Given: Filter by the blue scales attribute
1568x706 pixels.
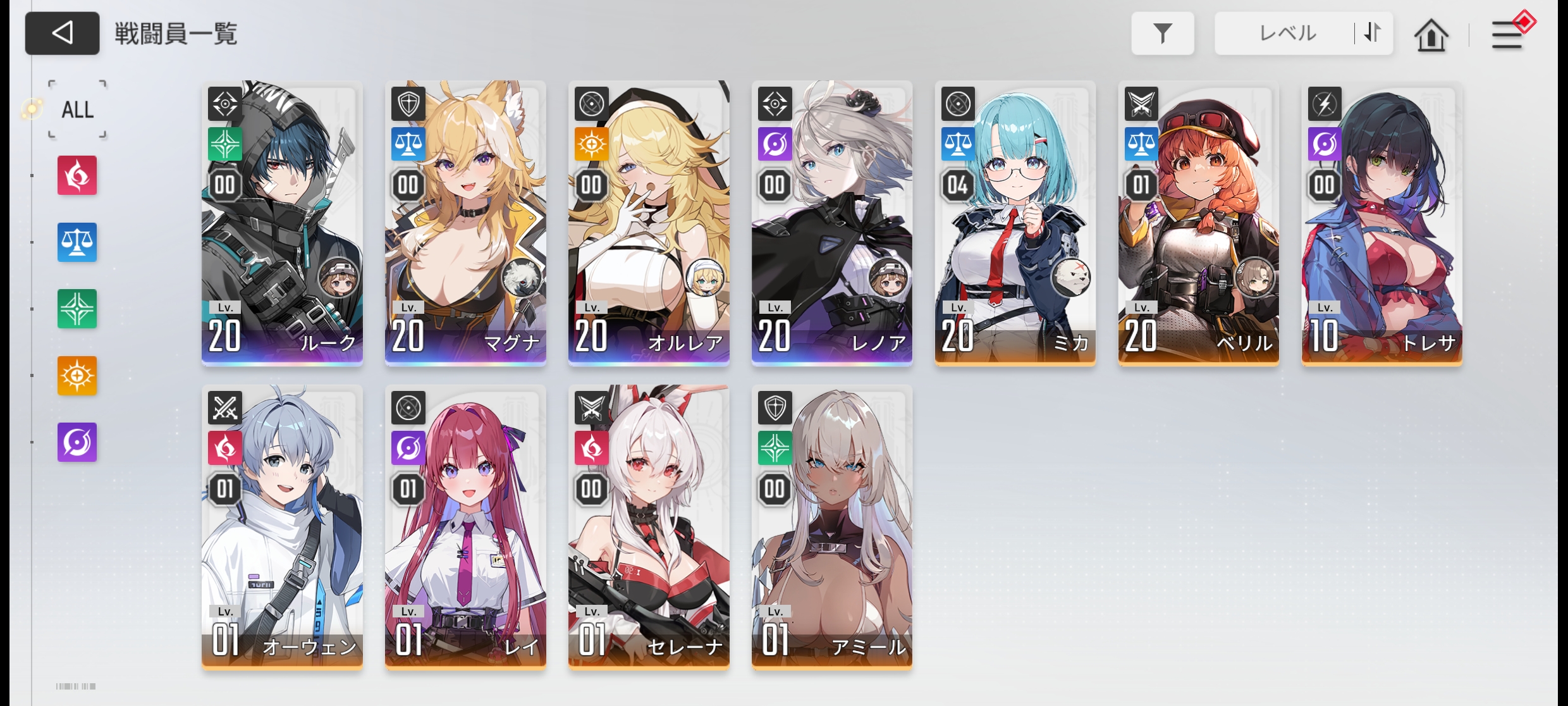Looking at the screenshot, I should (x=77, y=242).
